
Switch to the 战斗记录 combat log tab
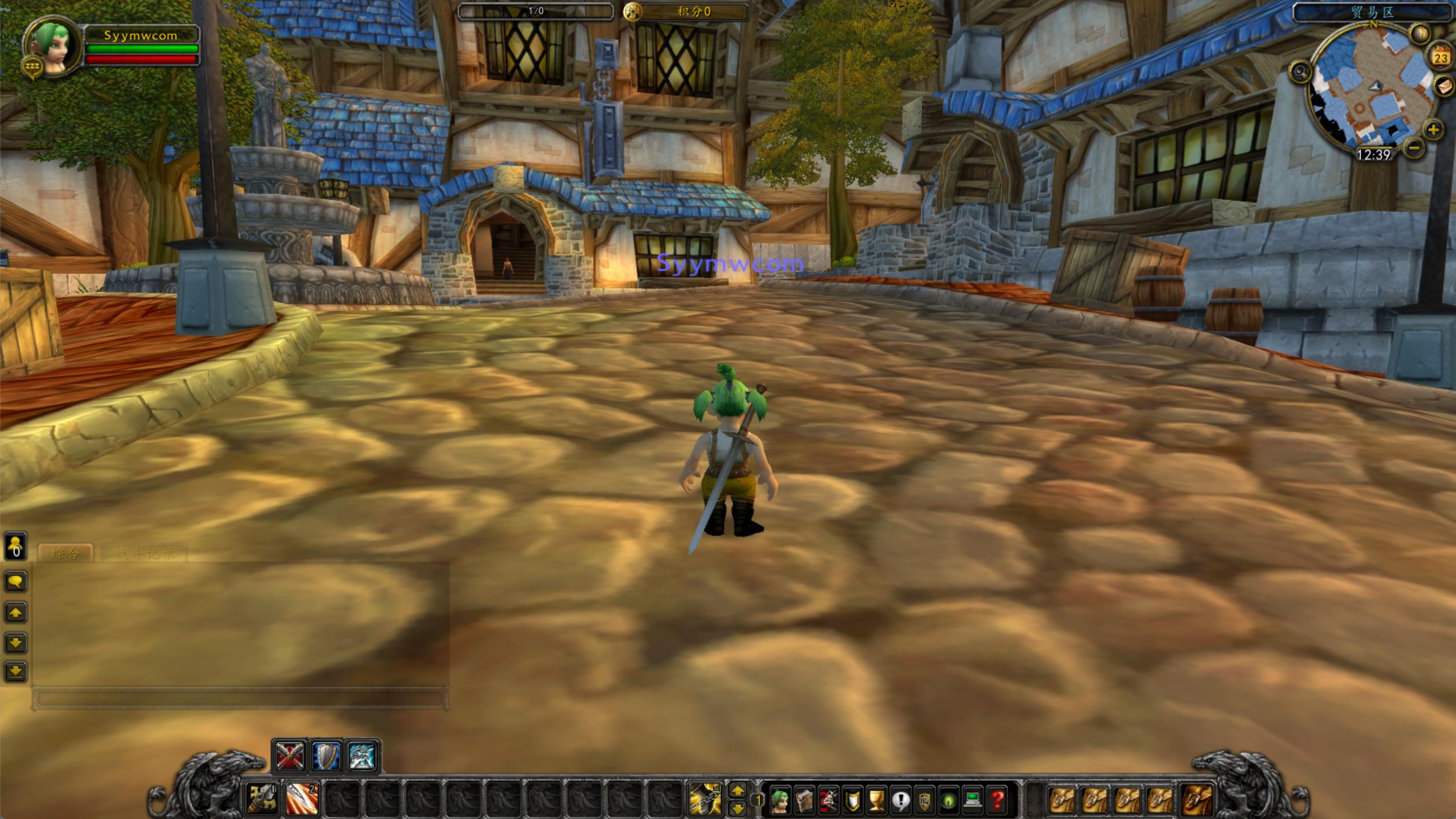pos(144,554)
